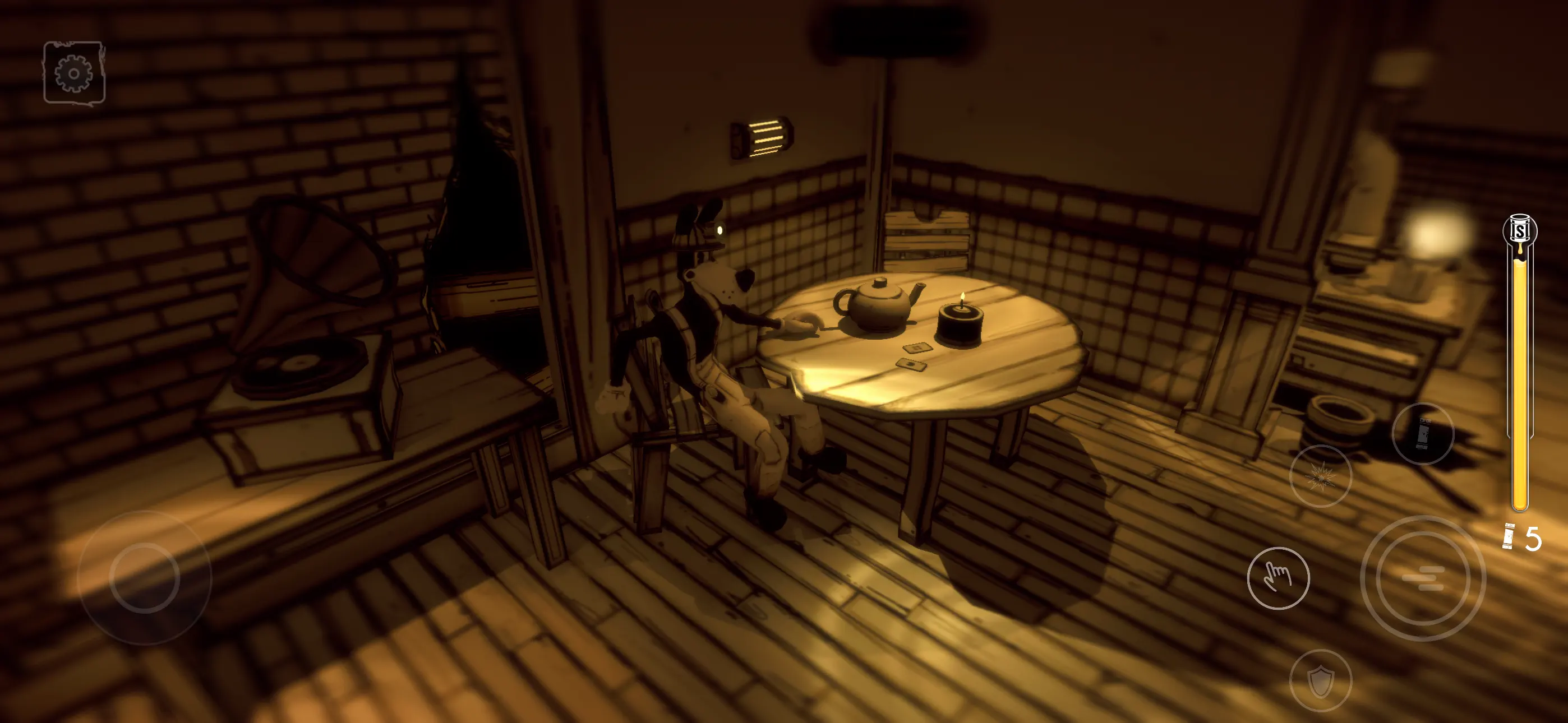Tap the yellow stamina meter bar
Viewport: 1568px width, 723px height.
pos(1519,377)
